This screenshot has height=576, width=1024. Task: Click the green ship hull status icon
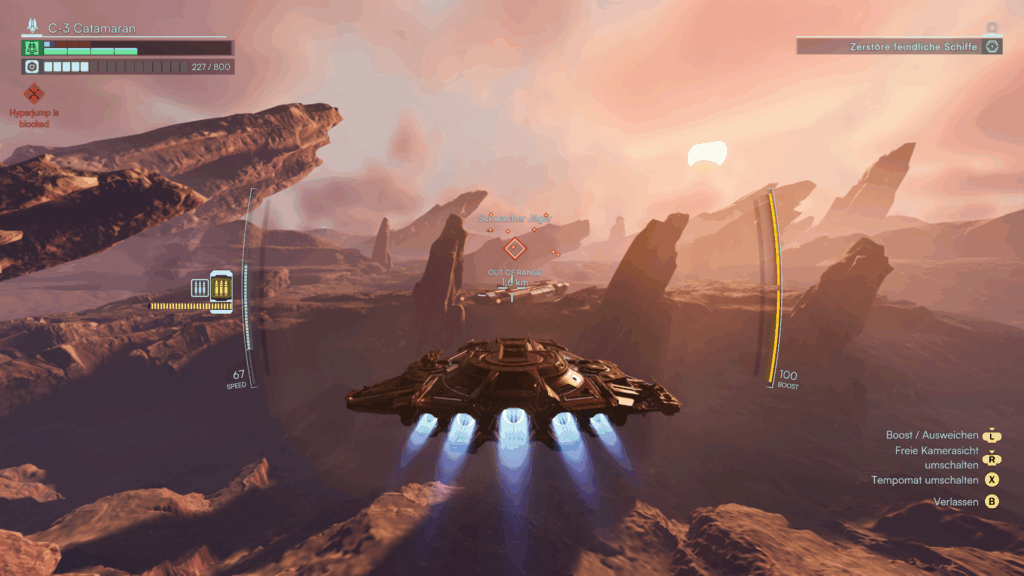click(31, 47)
